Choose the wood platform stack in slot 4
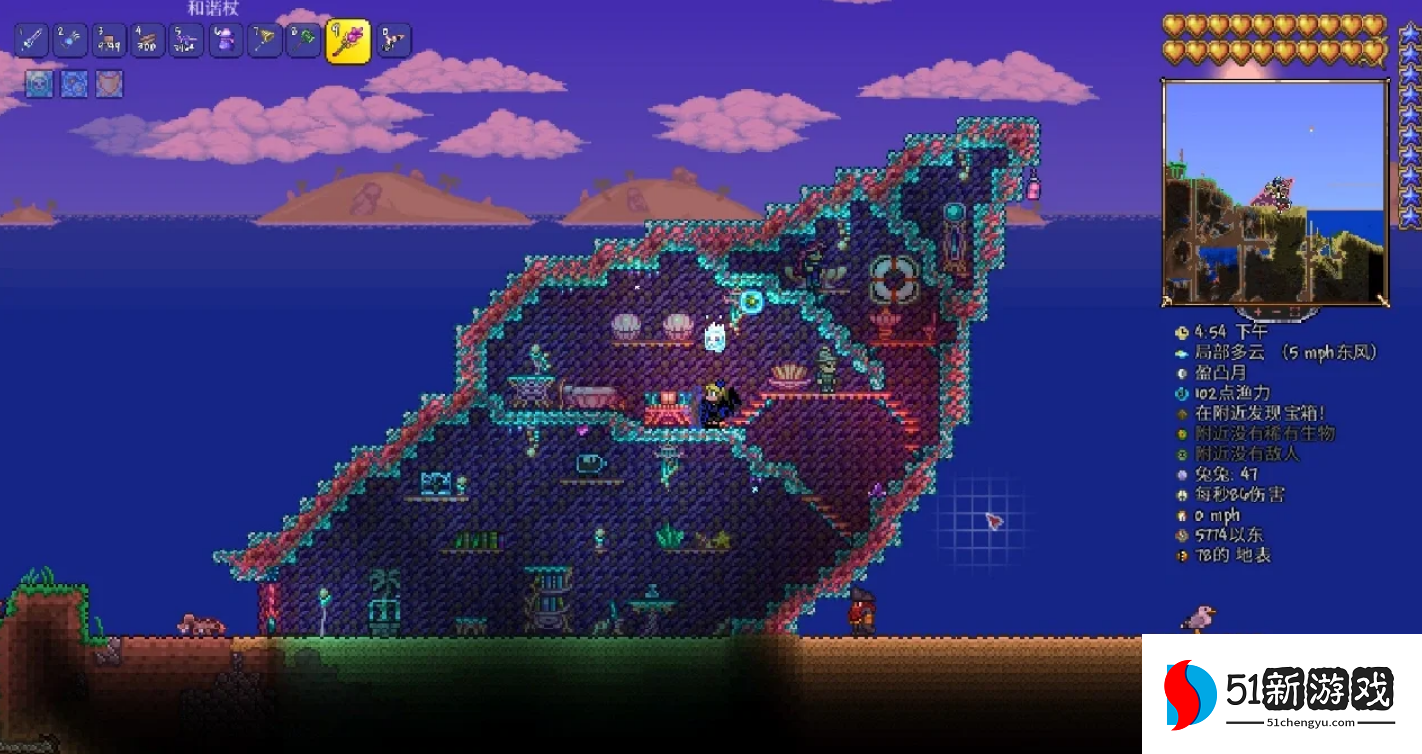The image size is (1422, 754). click(x=148, y=40)
